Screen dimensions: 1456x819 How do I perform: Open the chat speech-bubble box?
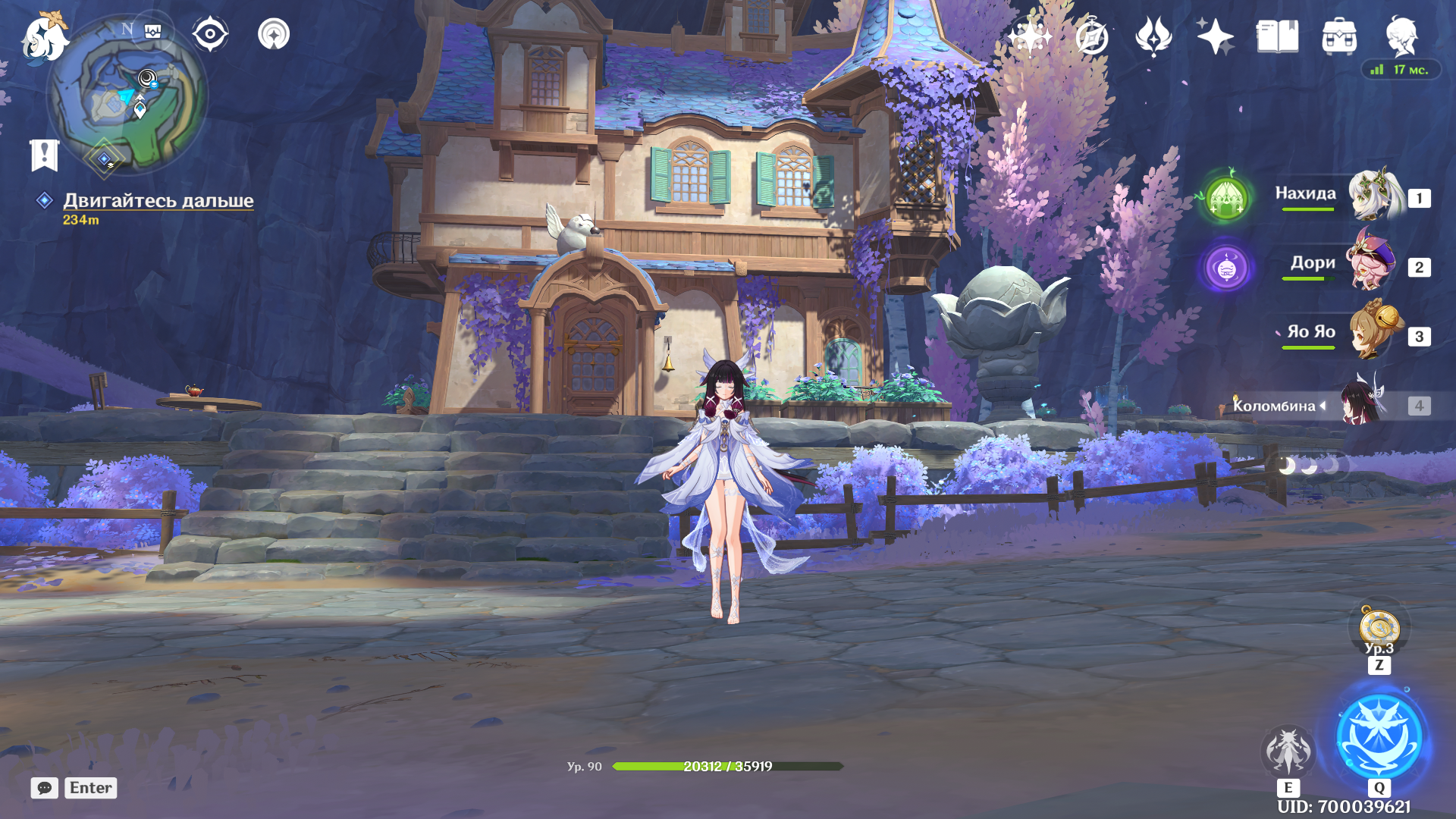tap(45, 788)
